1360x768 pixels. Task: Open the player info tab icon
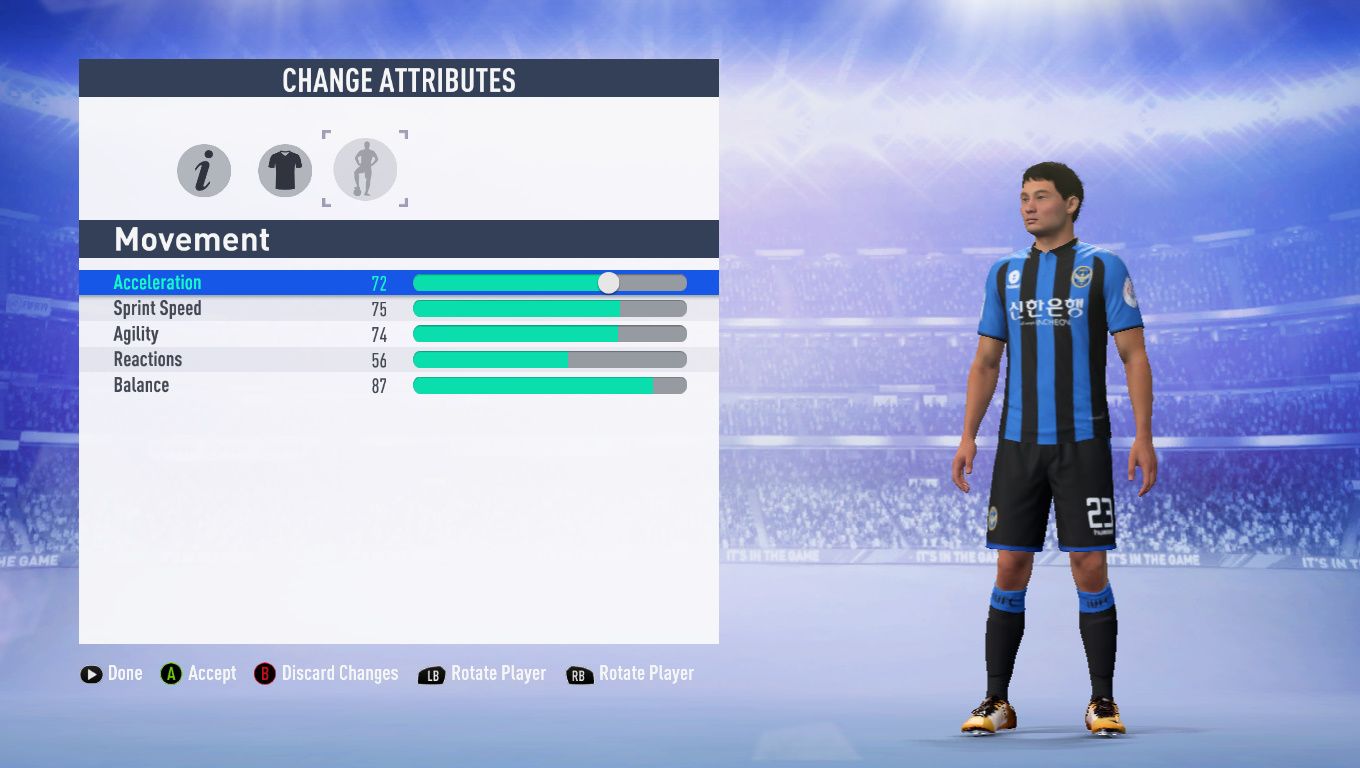pos(203,170)
